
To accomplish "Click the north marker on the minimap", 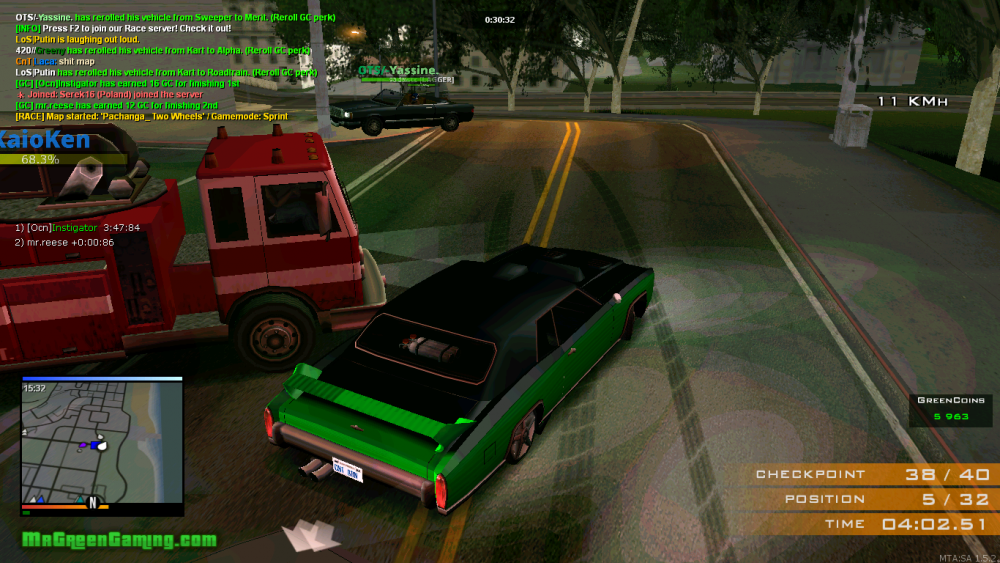I will point(92,503).
